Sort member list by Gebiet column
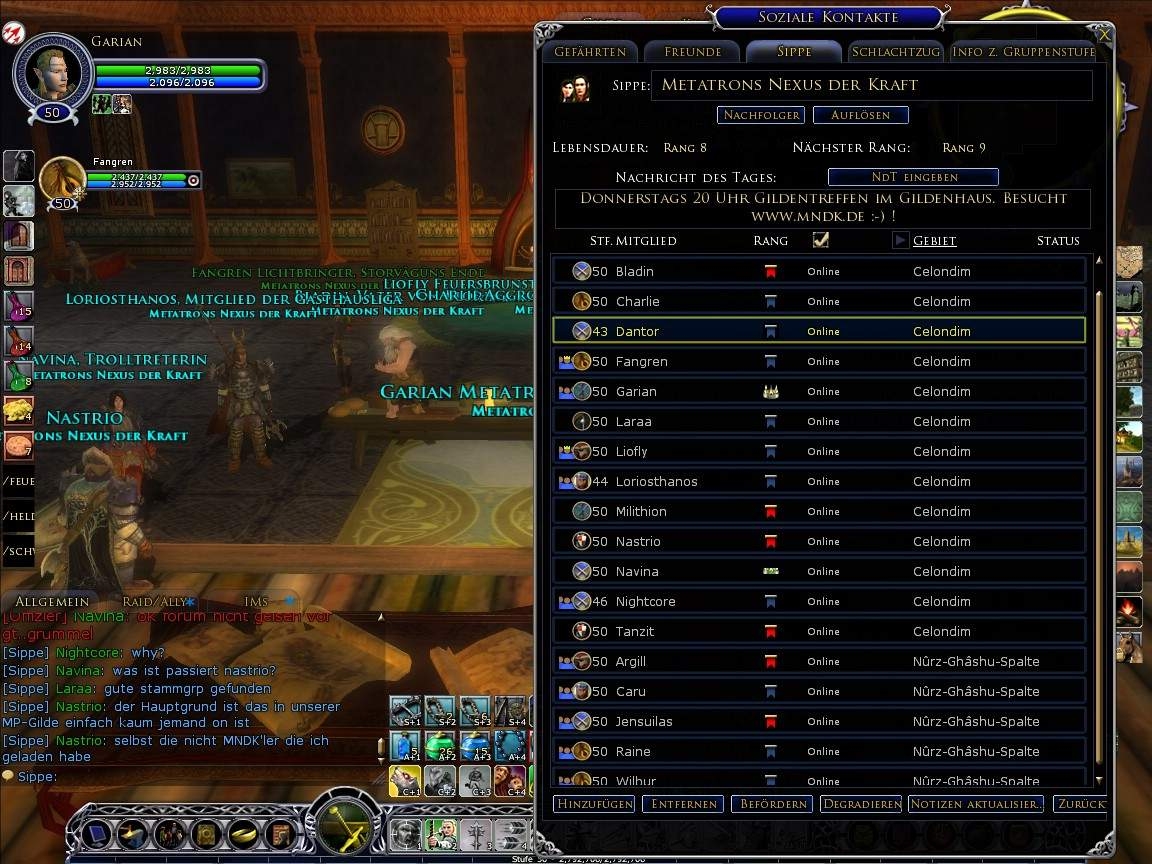The height and width of the screenshot is (864, 1152). (934, 241)
